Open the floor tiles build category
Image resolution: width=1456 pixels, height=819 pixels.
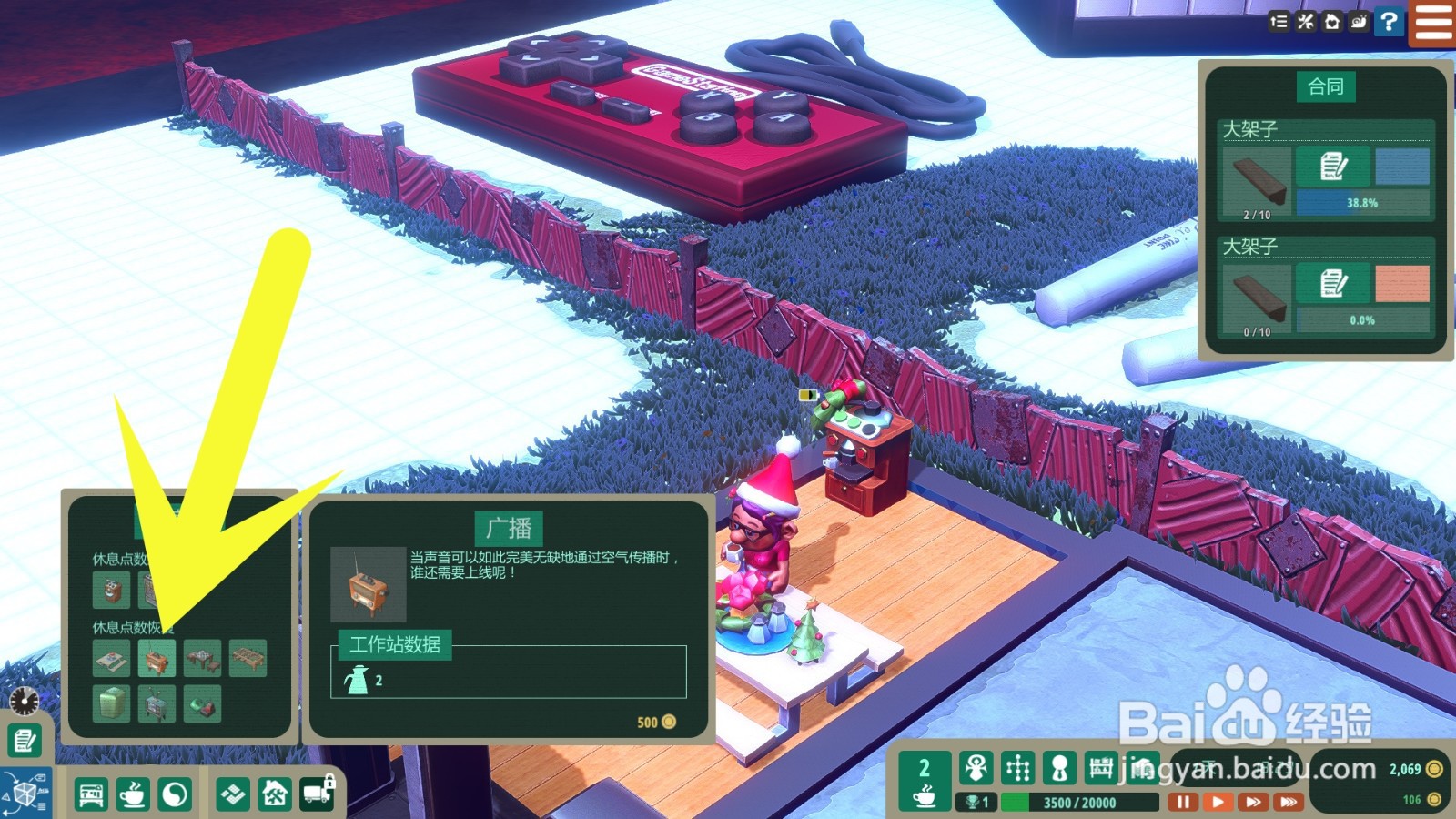click(x=233, y=794)
